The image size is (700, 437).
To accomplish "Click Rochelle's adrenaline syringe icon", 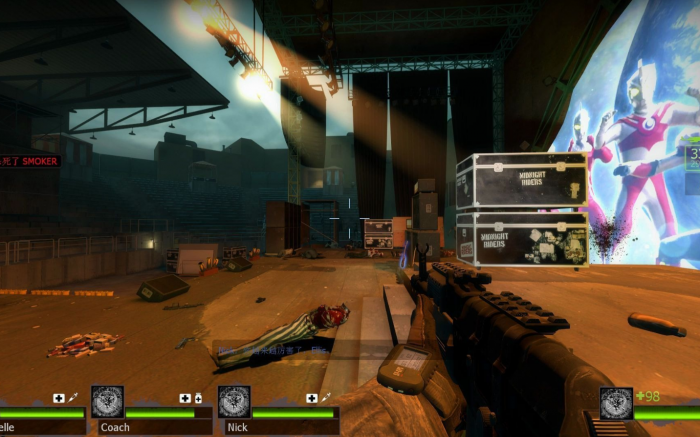I will tap(72, 398).
